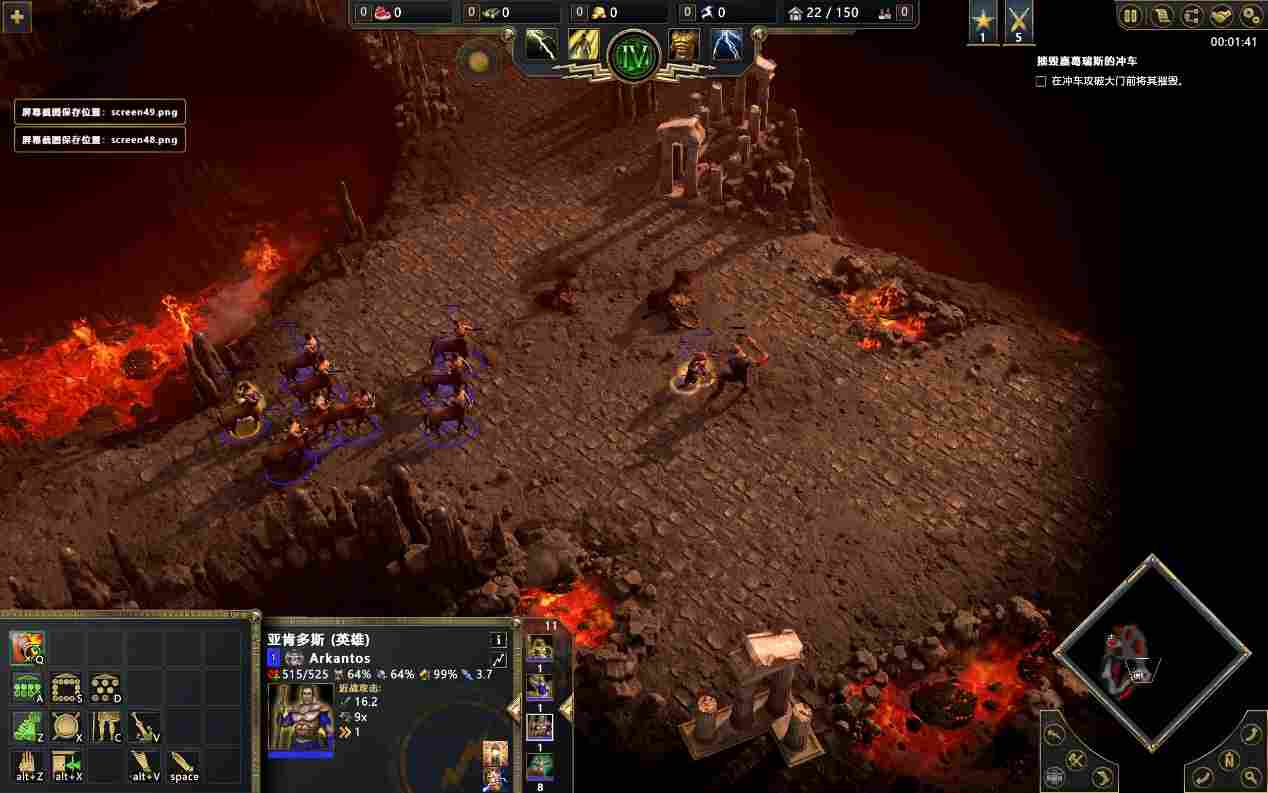Activate the lightning storm god power
The height and width of the screenshot is (793, 1268).
click(726, 44)
